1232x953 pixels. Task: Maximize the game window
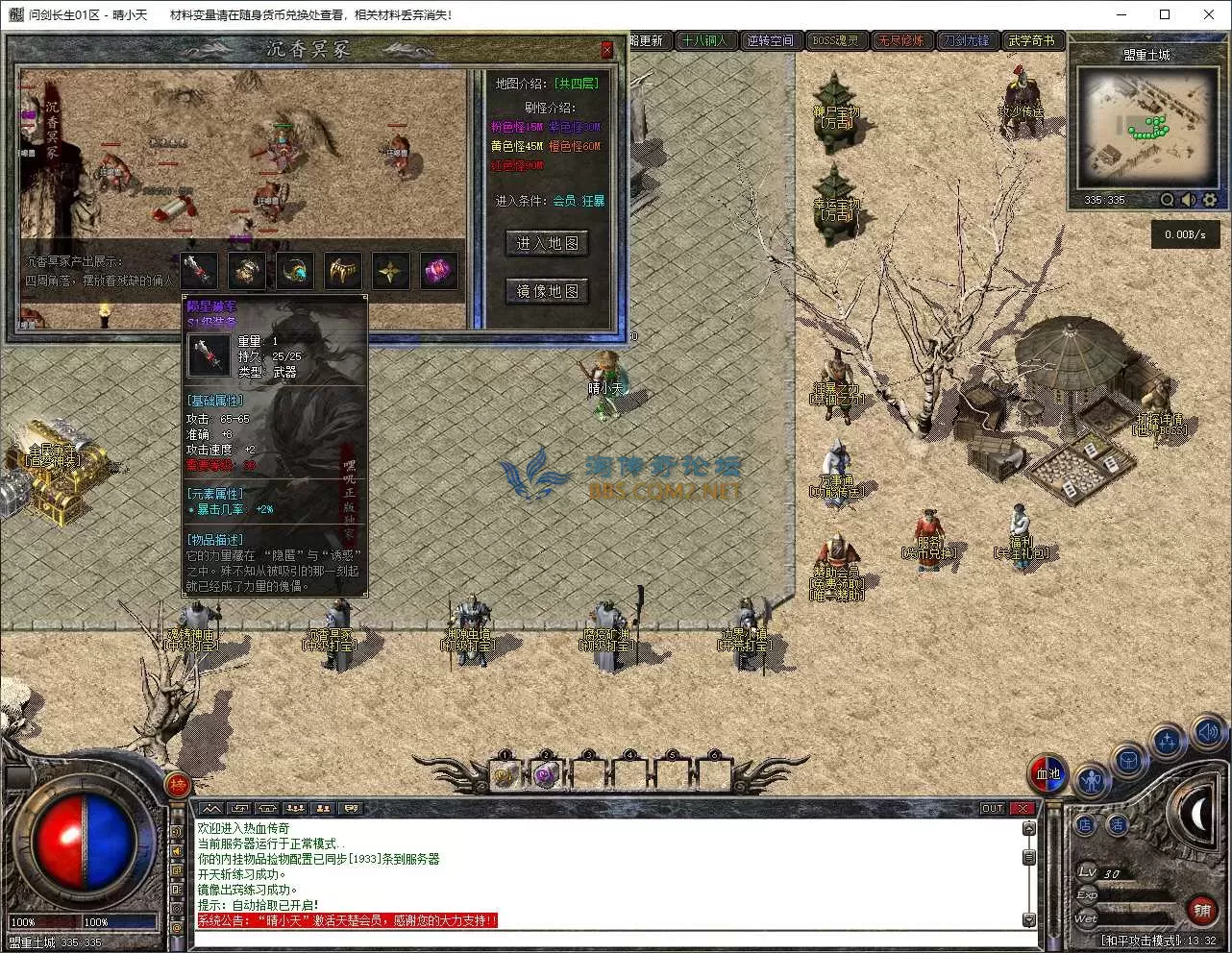(1165, 14)
